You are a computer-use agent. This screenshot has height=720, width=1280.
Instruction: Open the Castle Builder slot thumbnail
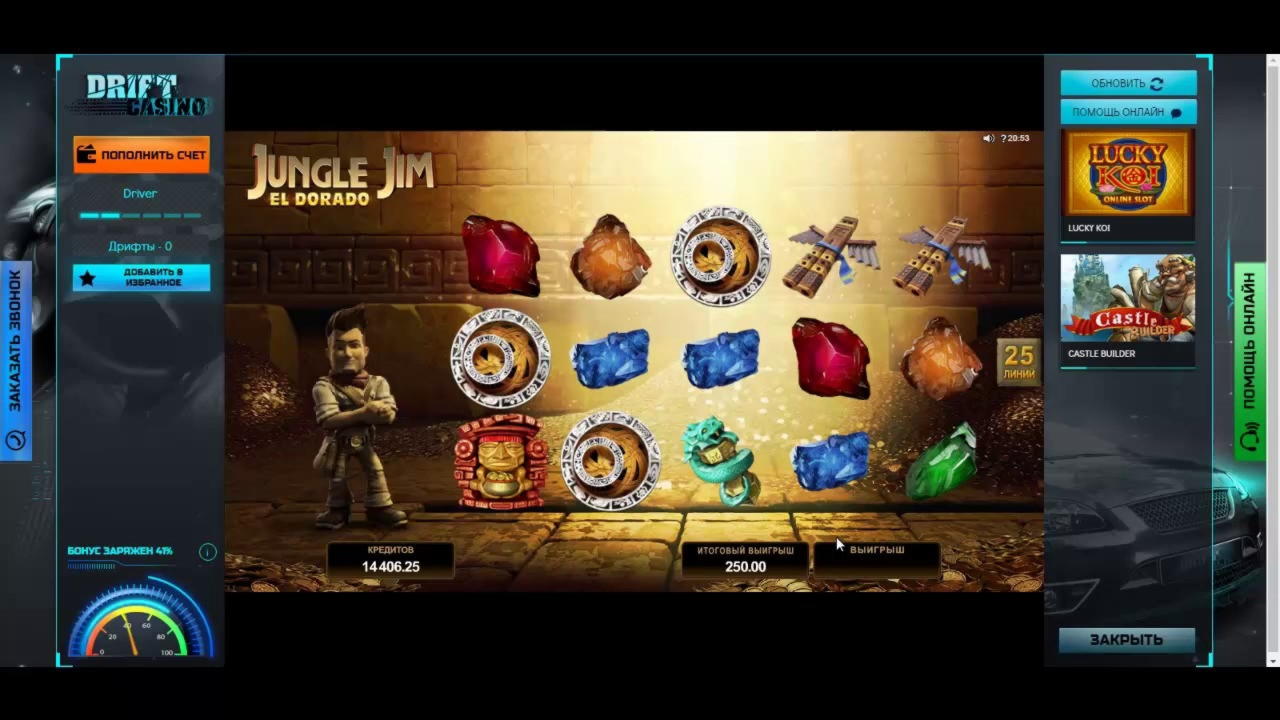pos(1127,298)
